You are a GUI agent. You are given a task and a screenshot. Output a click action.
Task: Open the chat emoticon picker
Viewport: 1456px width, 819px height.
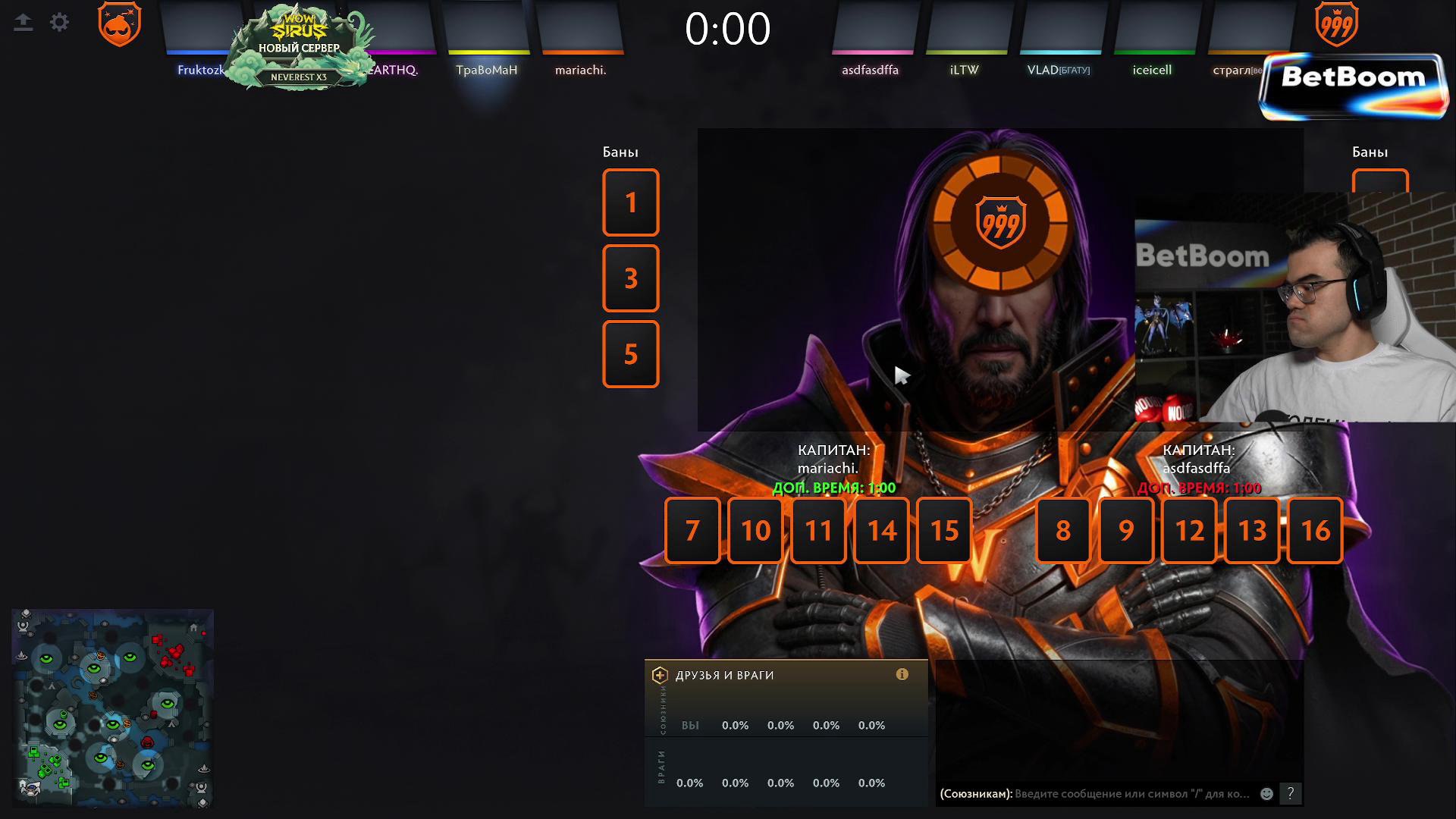click(x=1266, y=794)
